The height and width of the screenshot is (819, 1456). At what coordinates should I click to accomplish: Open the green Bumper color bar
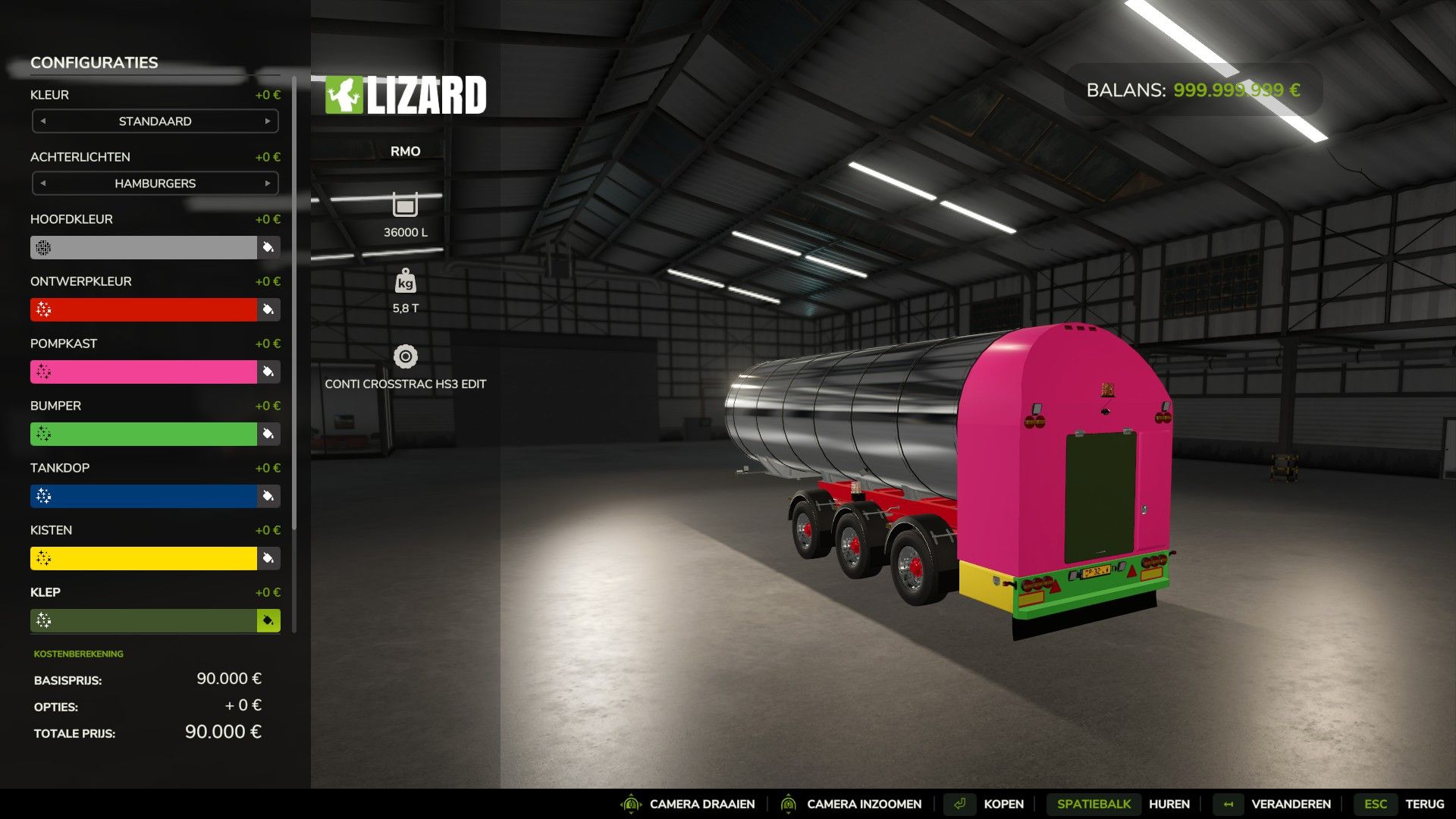point(144,434)
